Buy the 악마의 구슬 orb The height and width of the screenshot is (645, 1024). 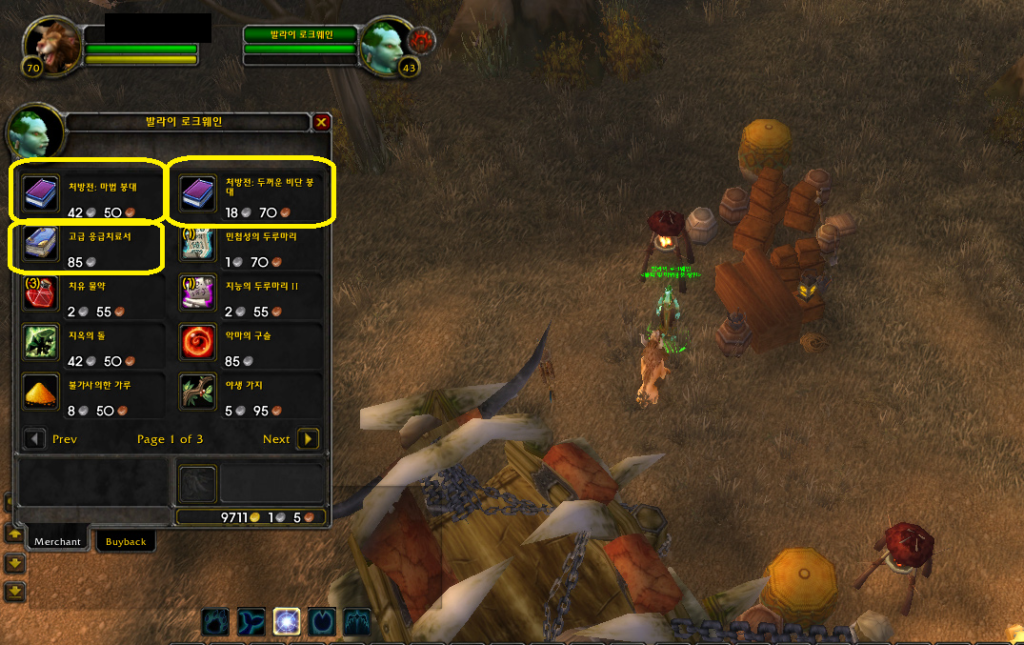coord(198,343)
